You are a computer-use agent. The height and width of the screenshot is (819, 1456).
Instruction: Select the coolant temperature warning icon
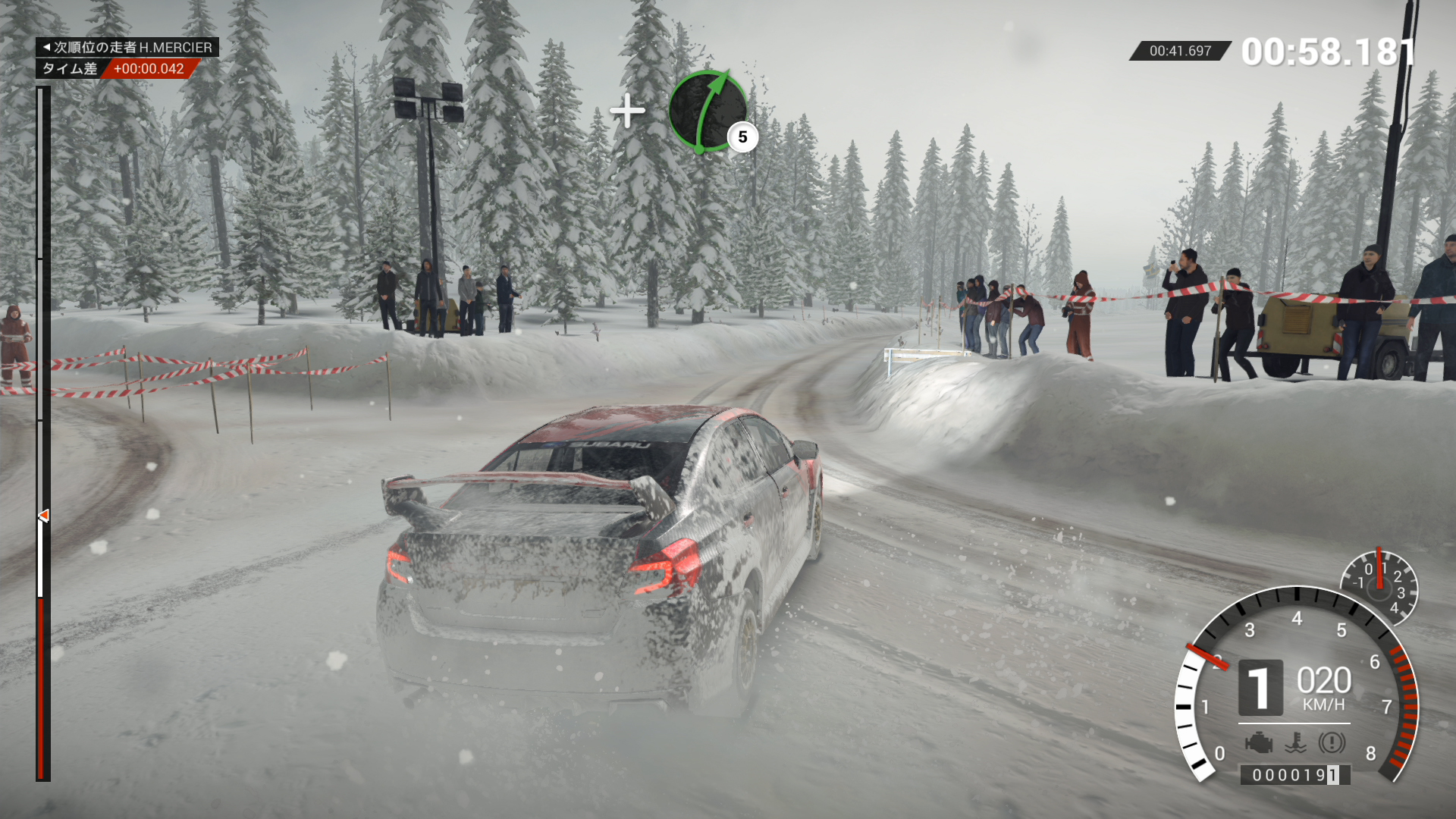(1295, 742)
